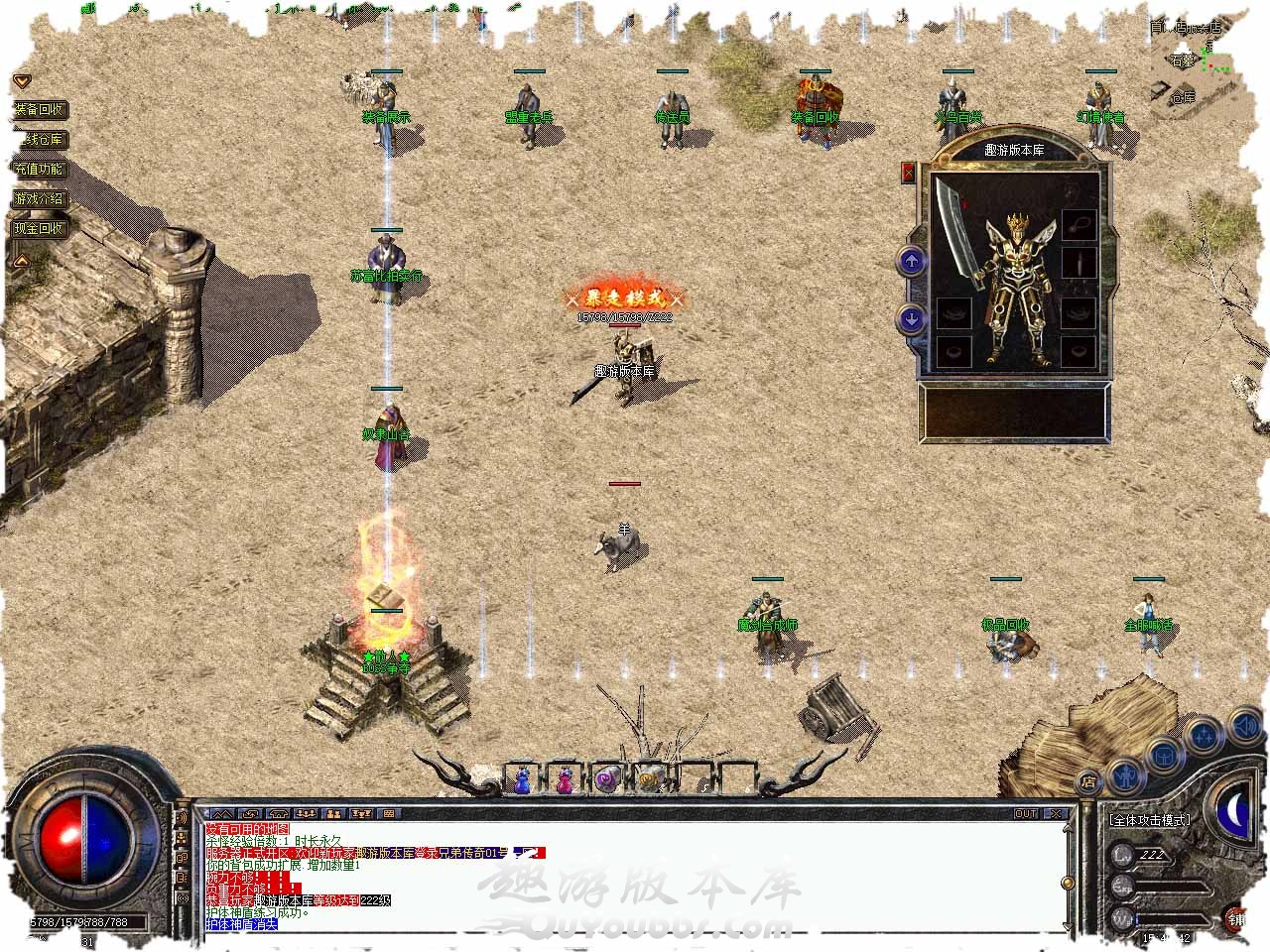This screenshot has height=952, width=1270.
Task: Click the blue up-arrow on equipment panel
Action: click(x=911, y=262)
